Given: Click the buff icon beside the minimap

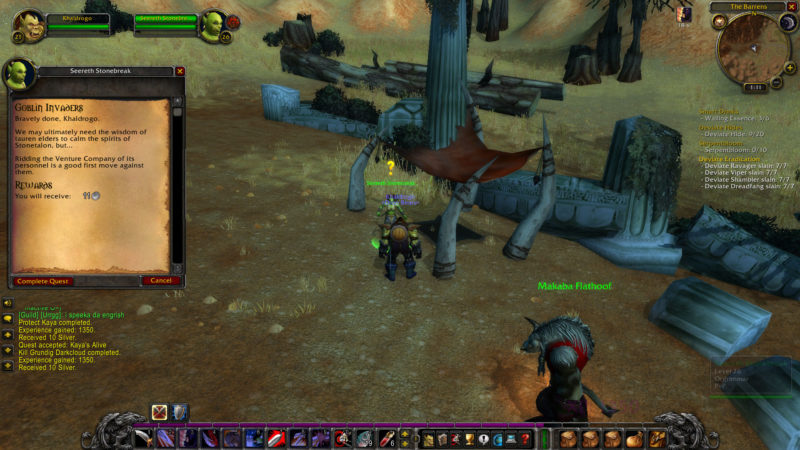Looking at the screenshot, I should [x=684, y=14].
